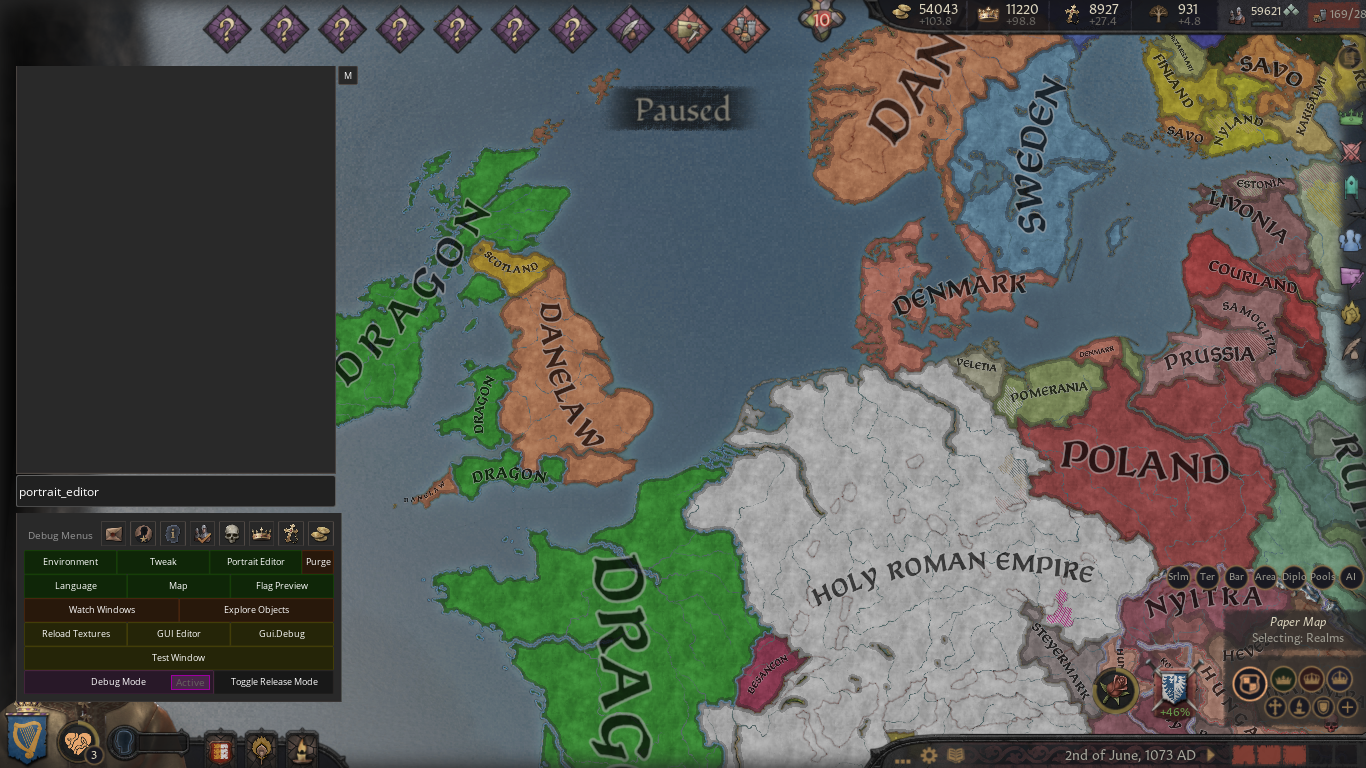
Task: Click the game speed indicator at top center
Action: (x=821, y=17)
